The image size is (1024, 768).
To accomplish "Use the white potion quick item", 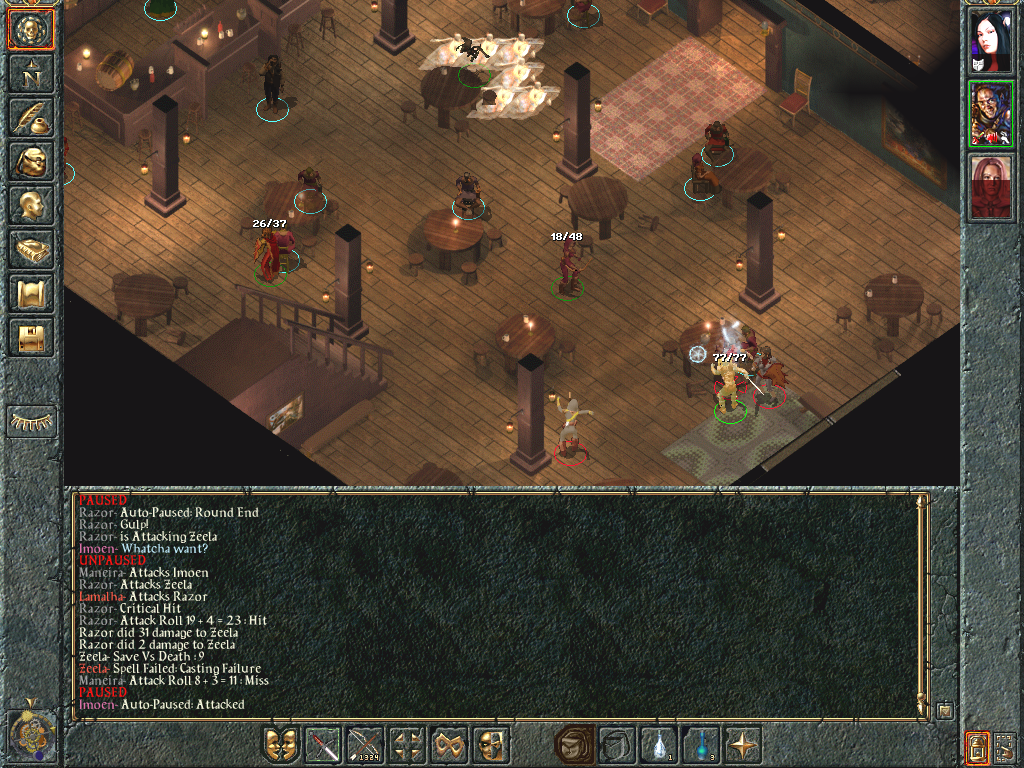I will tap(658, 745).
